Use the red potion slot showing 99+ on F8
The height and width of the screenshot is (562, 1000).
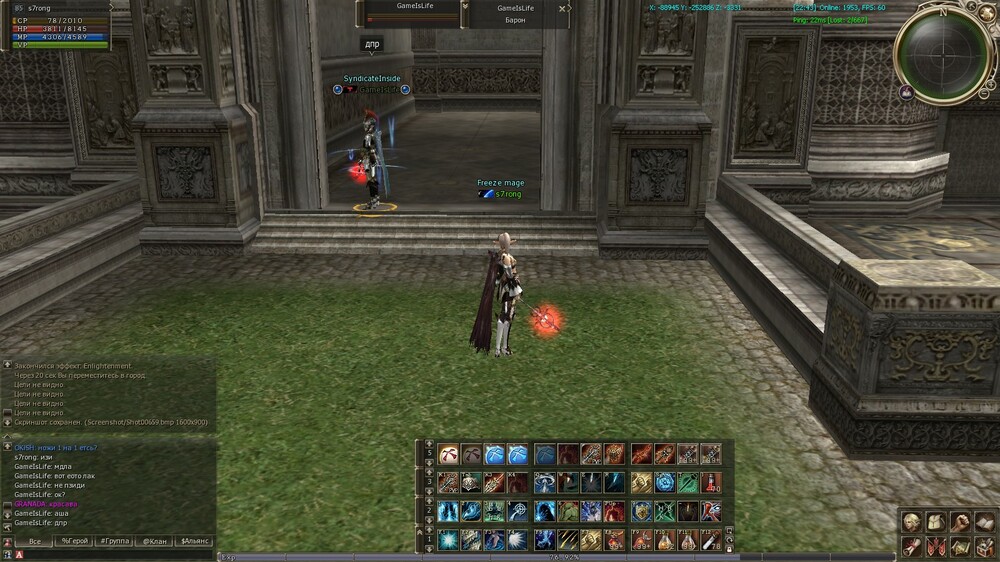point(614,540)
